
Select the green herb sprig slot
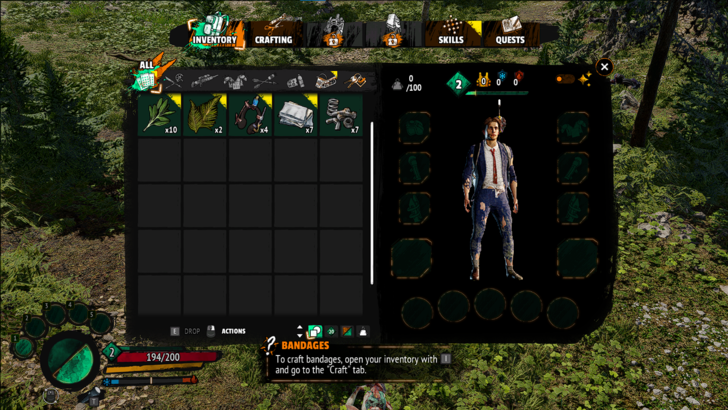pos(159,115)
